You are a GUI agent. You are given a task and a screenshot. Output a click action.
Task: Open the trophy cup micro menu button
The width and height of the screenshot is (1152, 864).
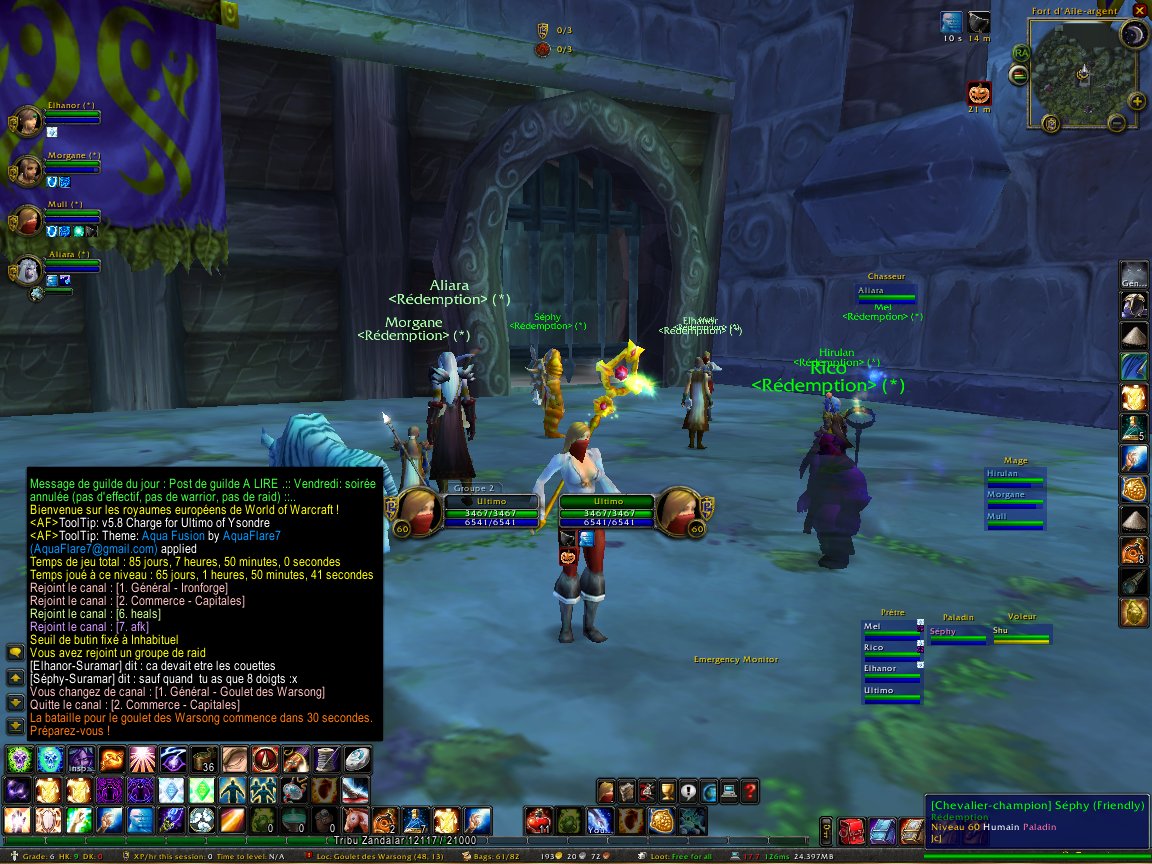click(x=669, y=791)
